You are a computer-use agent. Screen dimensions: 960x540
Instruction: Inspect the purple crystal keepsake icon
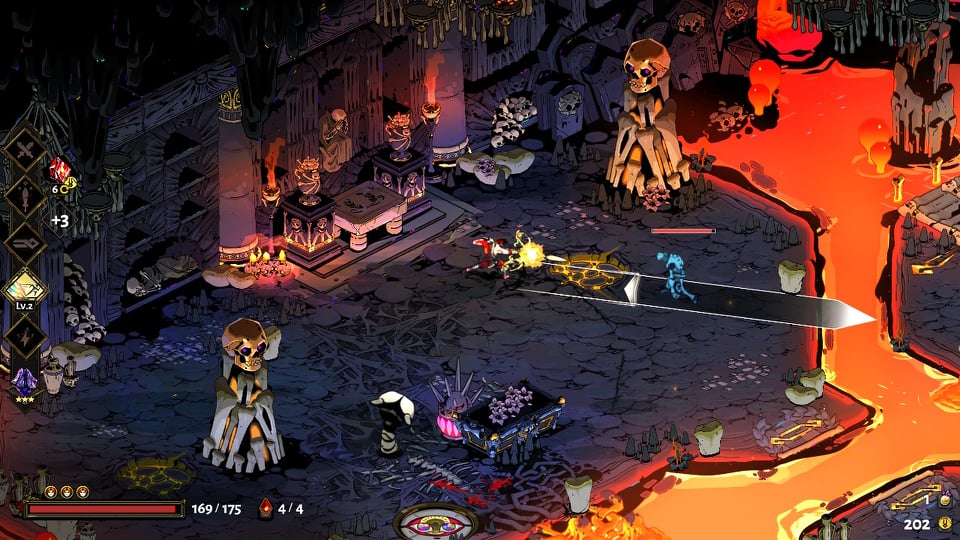pyautogui.click(x=24, y=380)
